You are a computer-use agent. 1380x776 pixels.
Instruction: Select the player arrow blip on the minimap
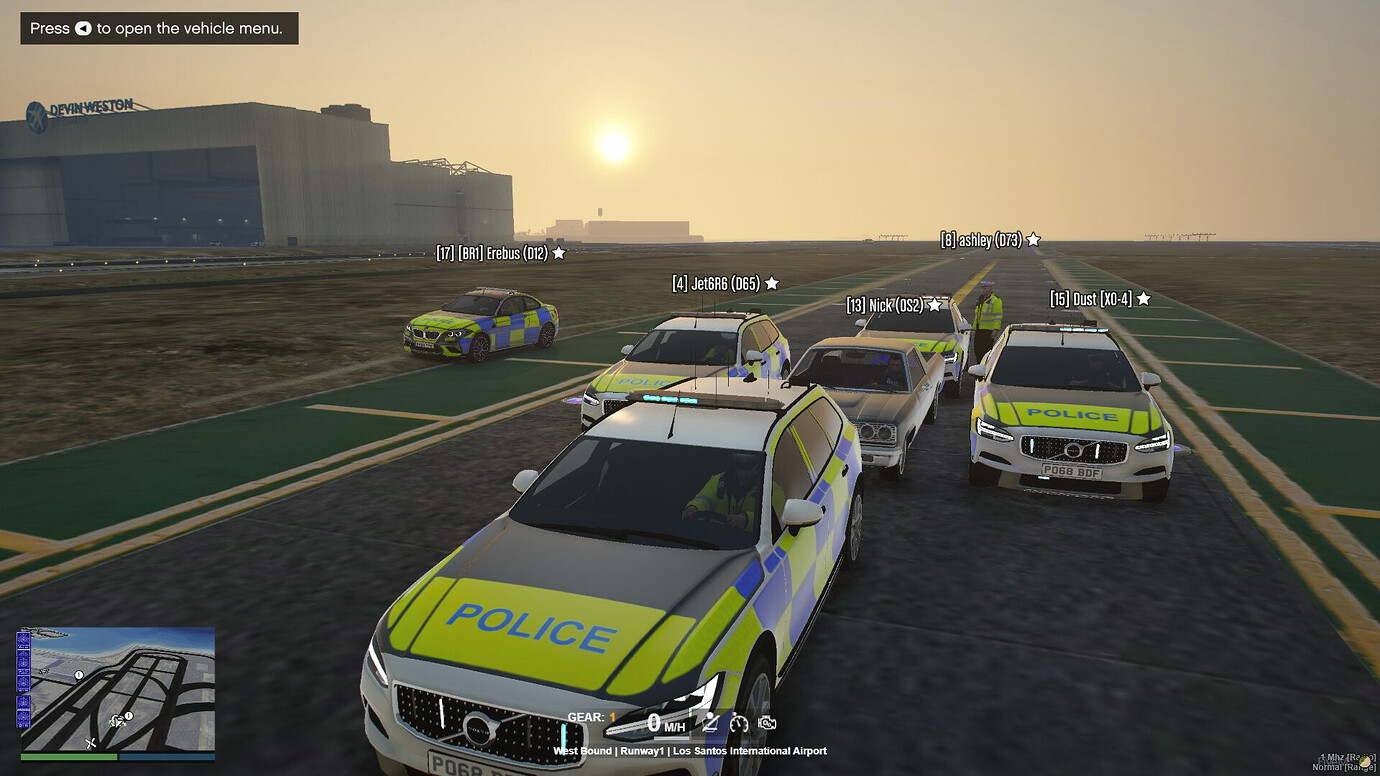coord(117,721)
